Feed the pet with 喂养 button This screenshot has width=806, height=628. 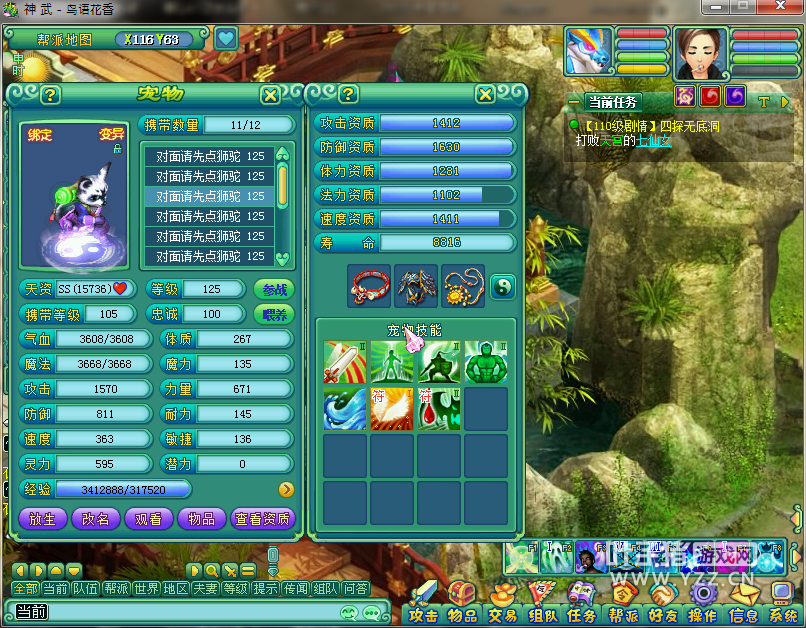coord(274,314)
